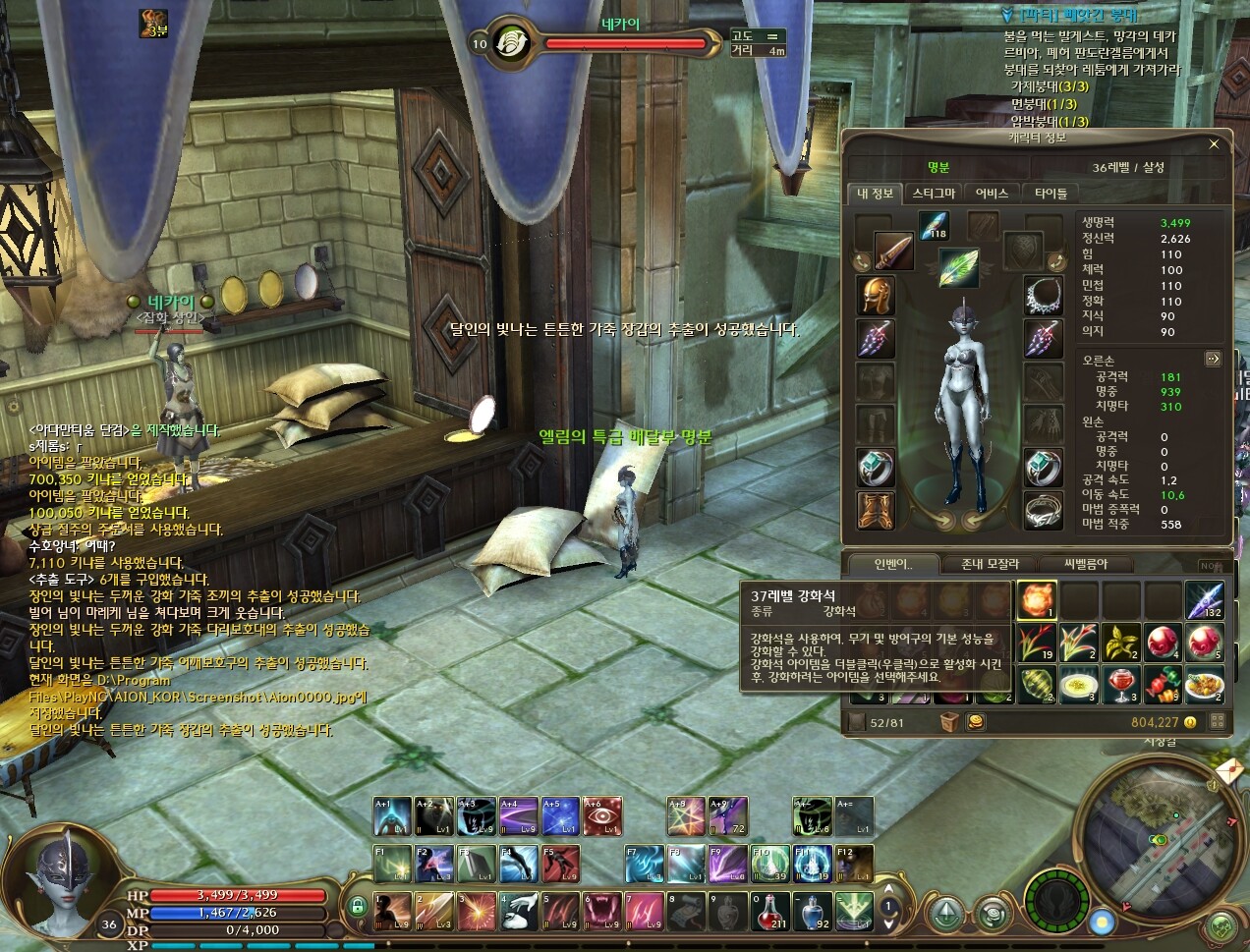Open the mail envelope icon near the minimap
The image size is (1250, 952).
coord(1227,774)
